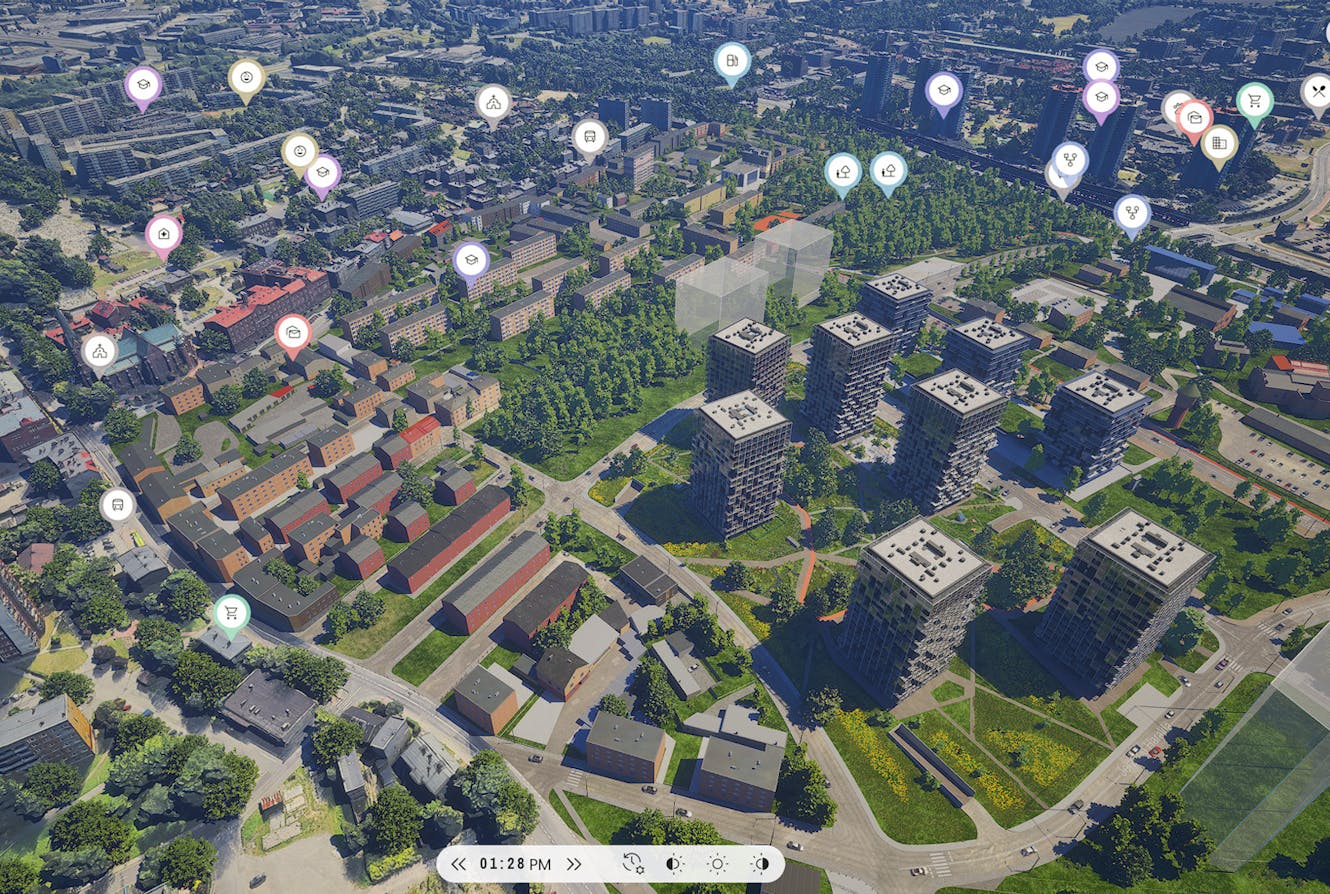Click the office building pin near the highway
This screenshot has width=1330, height=894.
click(x=1218, y=141)
